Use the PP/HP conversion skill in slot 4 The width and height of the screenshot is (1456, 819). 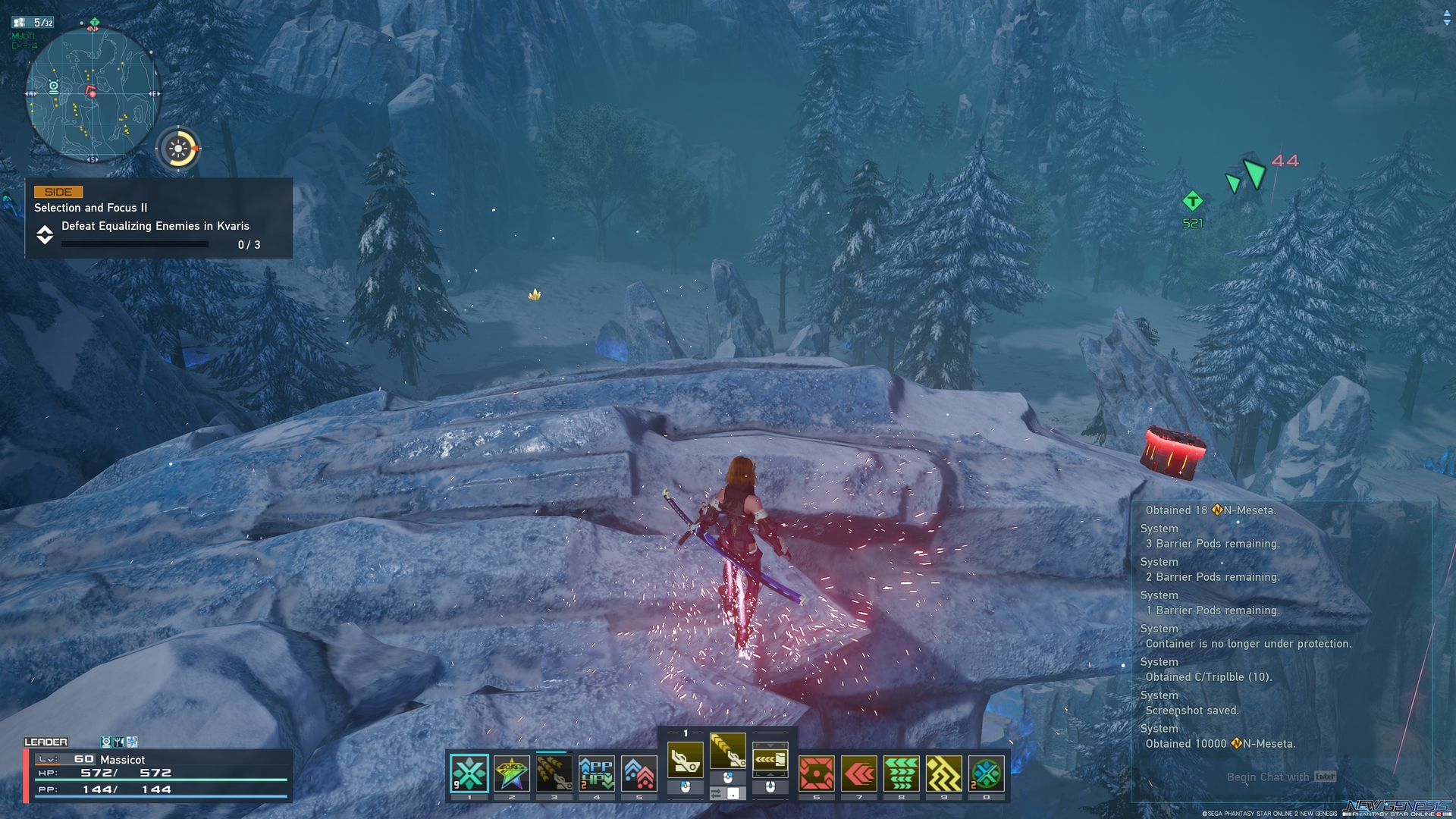coord(597,773)
